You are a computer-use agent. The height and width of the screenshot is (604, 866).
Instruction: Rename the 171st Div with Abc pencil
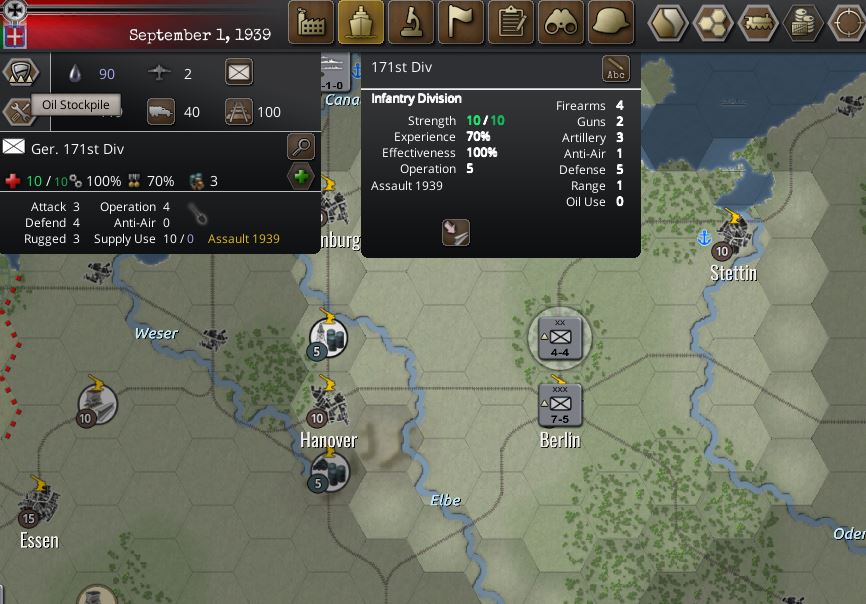click(616, 69)
